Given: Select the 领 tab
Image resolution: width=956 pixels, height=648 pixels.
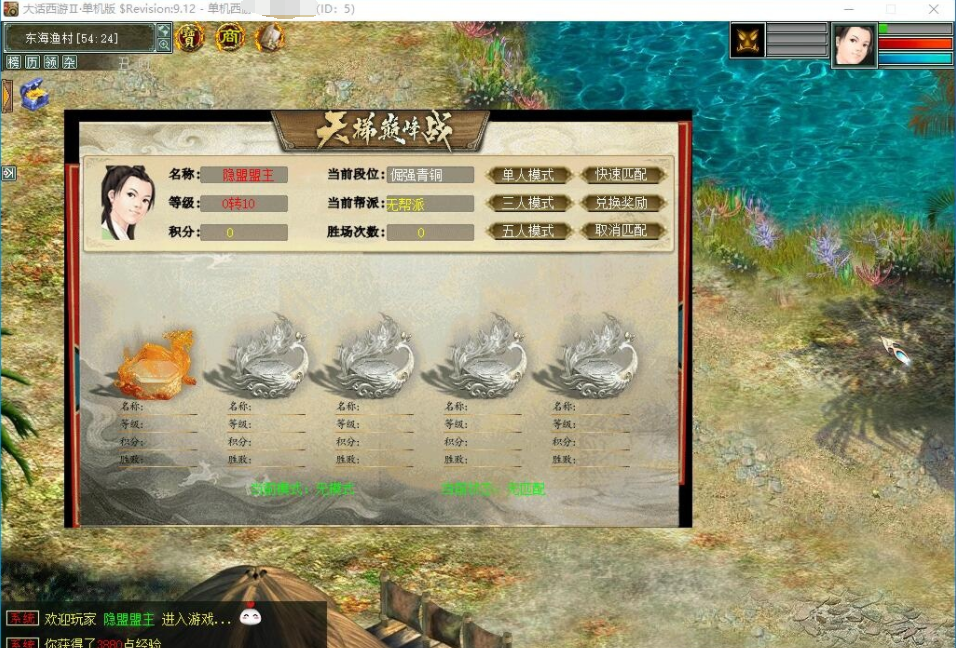Looking at the screenshot, I should click(51, 62).
